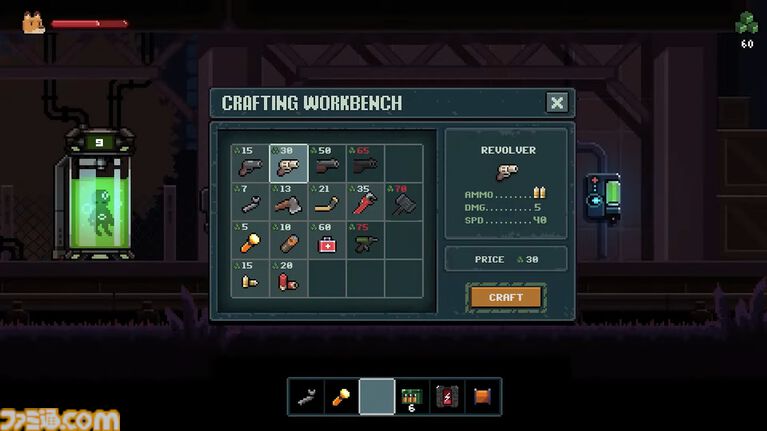Select the dark gun recipe costing 65

(365, 164)
